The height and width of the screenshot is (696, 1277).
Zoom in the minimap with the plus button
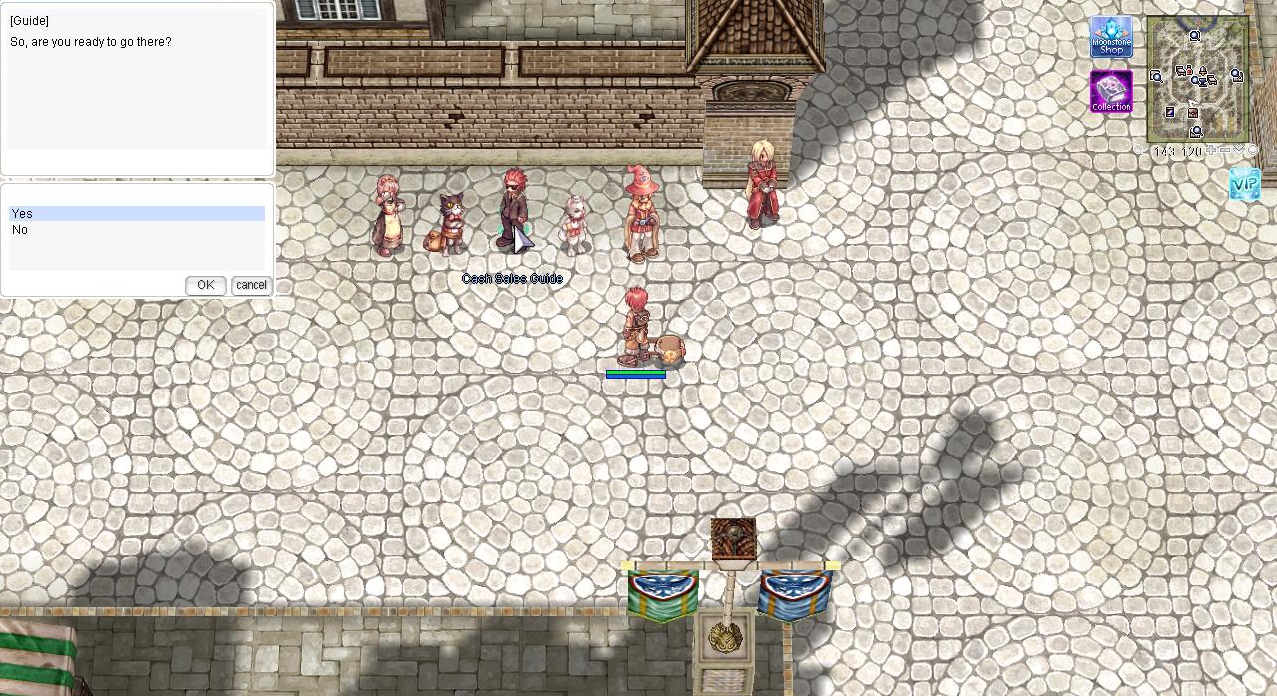click(1211, 151)
